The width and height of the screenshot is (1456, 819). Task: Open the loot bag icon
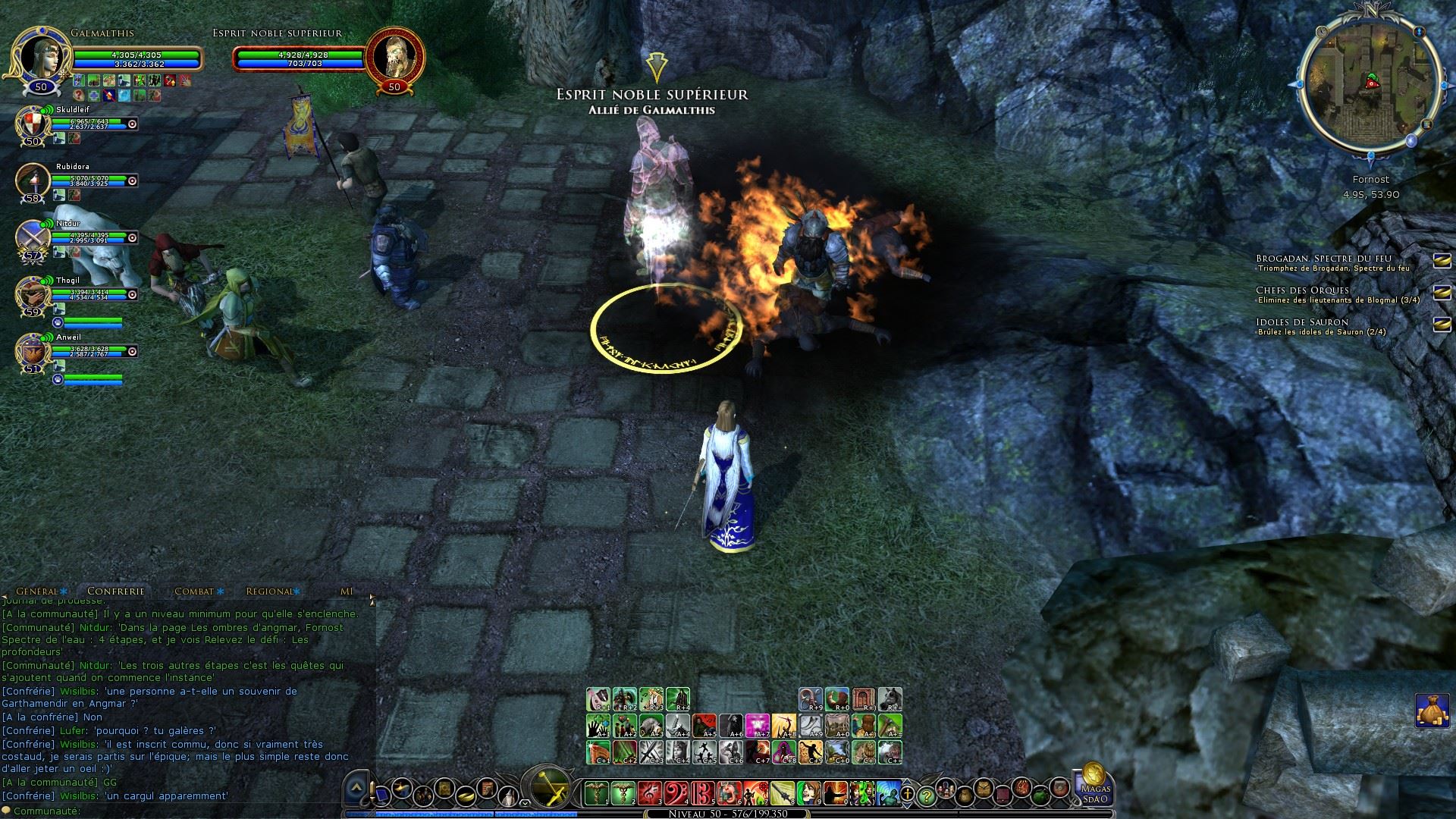[1432, 711]
